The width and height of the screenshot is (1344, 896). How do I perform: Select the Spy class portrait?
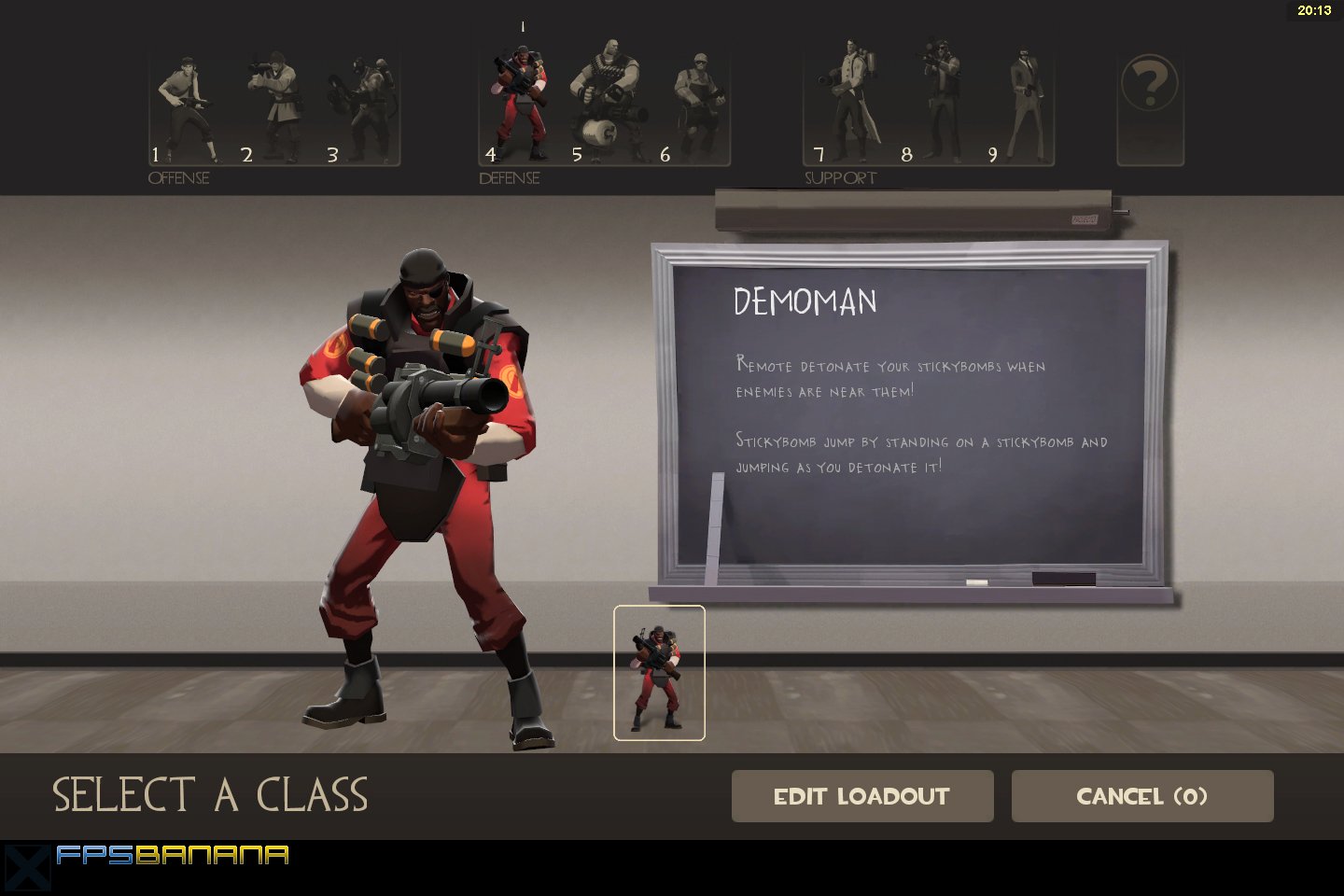tap(1025, 103)
